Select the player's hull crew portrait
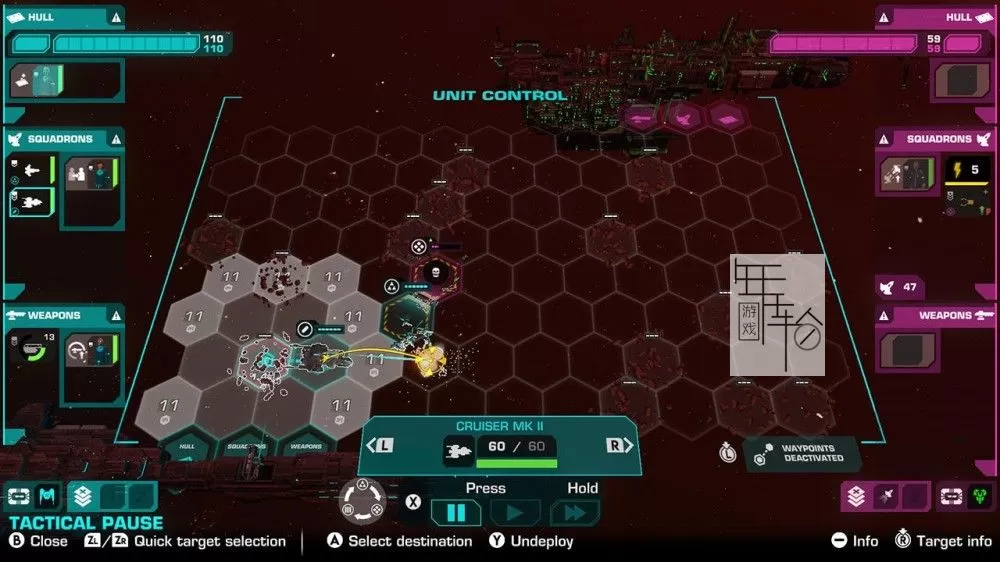This screenshot has height=562, width=1000. tap(37, 81)
